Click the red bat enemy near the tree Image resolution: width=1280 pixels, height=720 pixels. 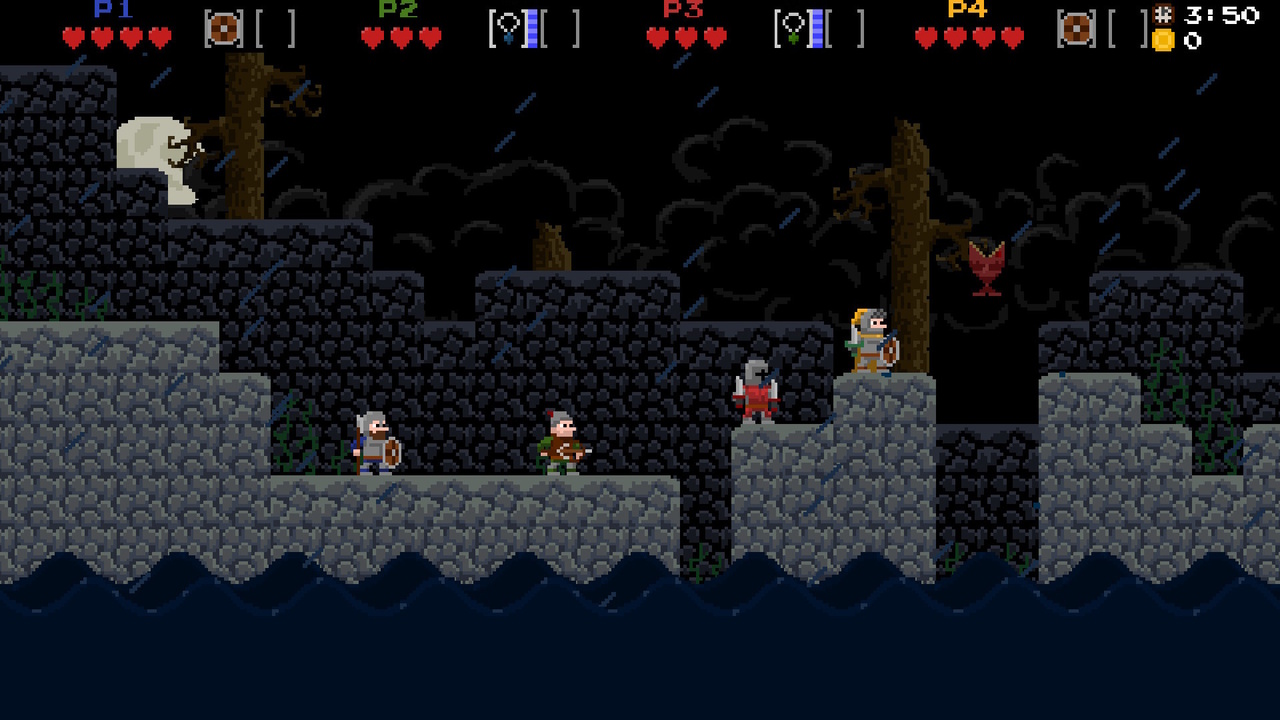pyautogui.click(x=988, y=260)
